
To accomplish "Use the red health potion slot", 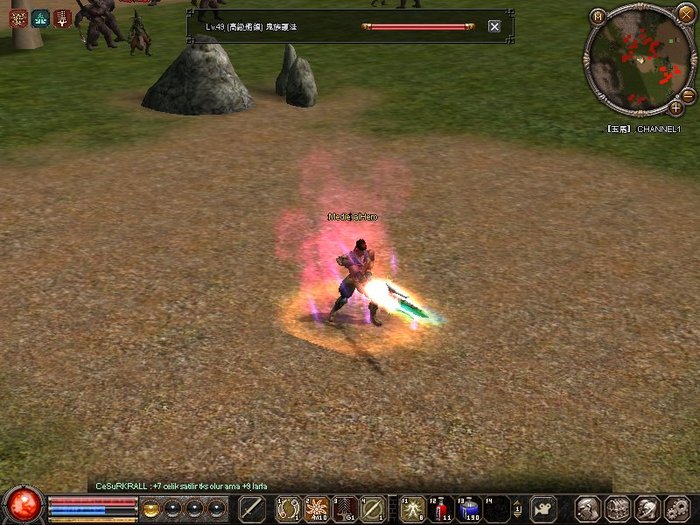I will click(441, 508).
